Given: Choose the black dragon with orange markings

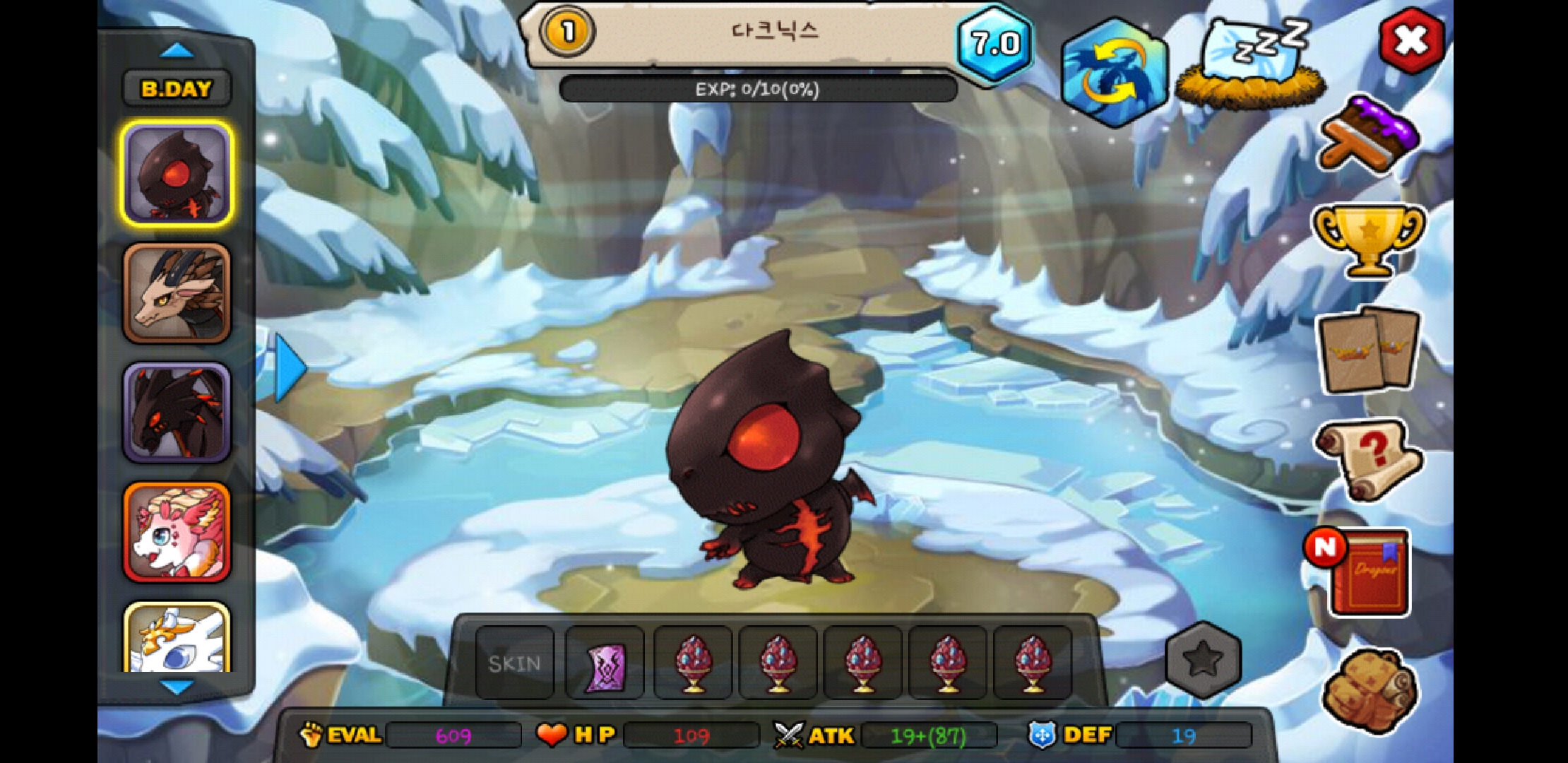Looking at the screenshot, I should [x=177, y=413].
